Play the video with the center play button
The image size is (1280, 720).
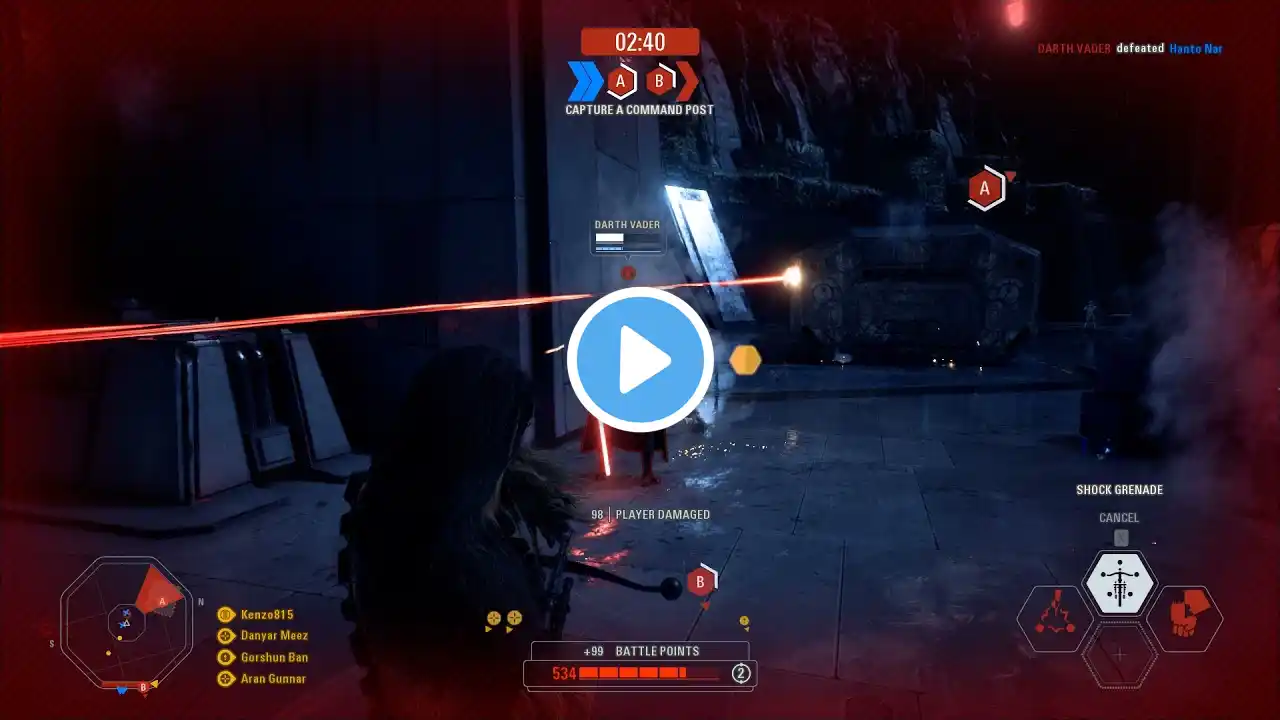pos(640,360)
